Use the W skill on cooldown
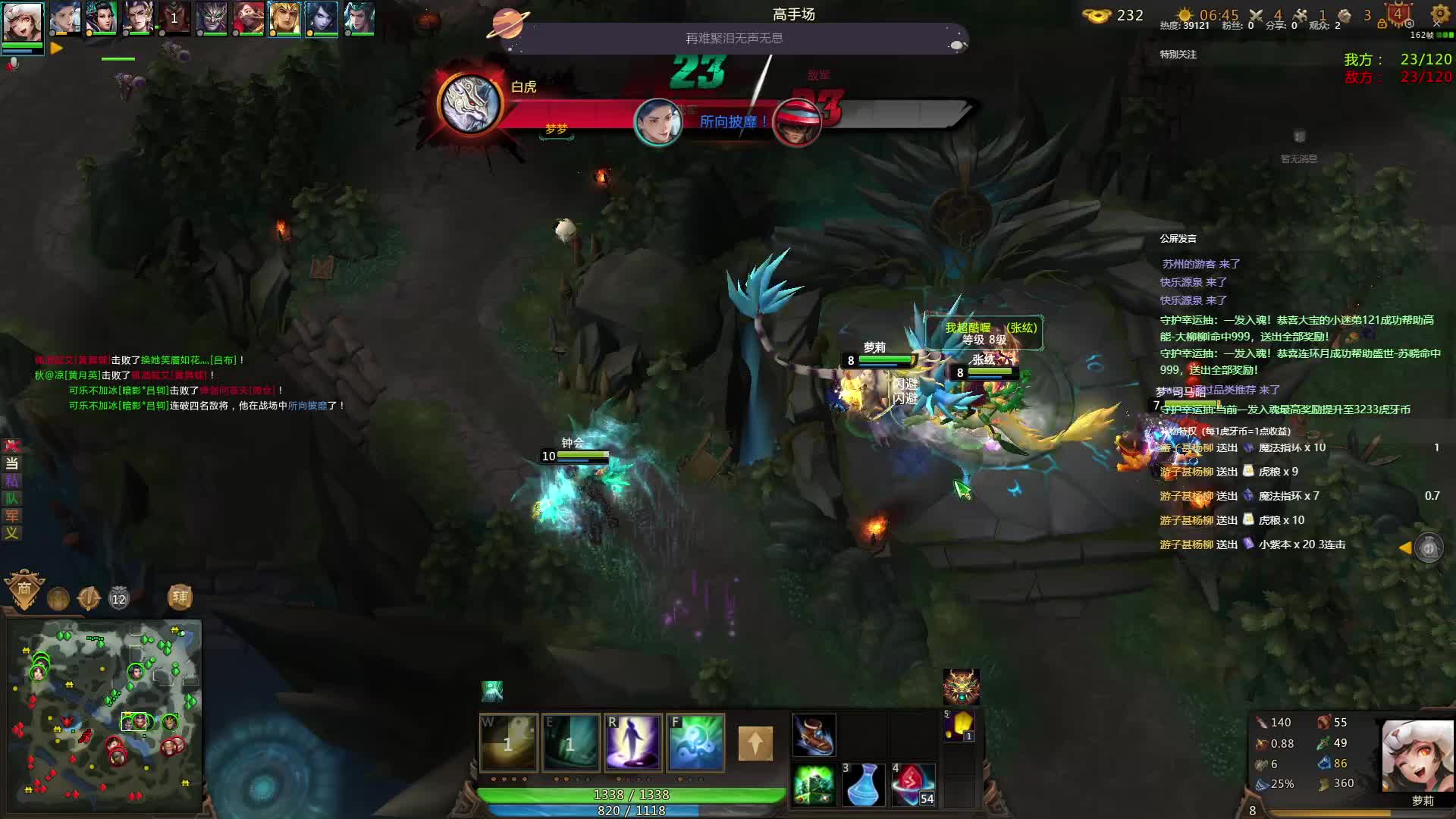The height and width of the screenshot is (819, 1456). 508,742
